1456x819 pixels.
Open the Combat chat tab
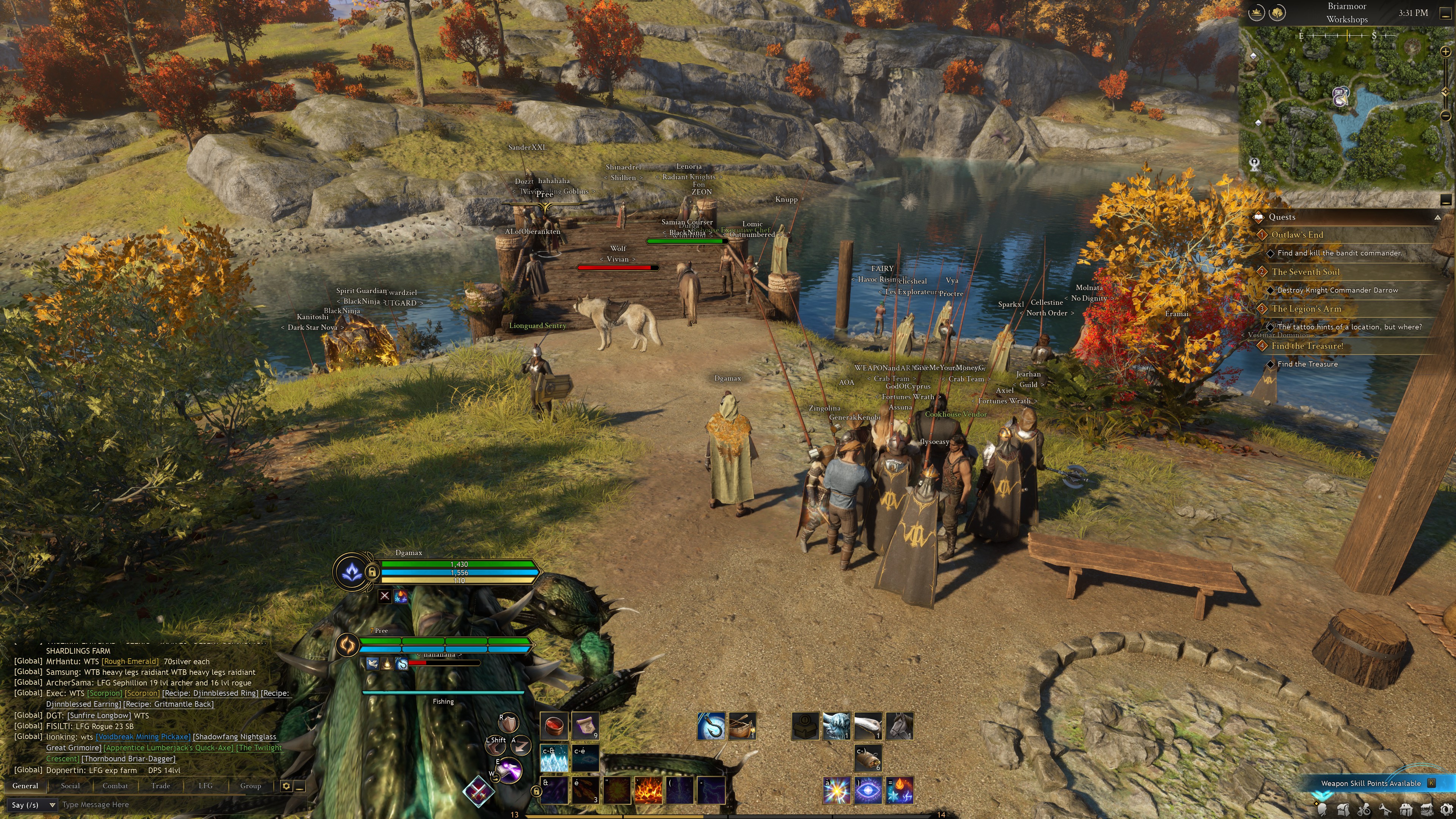point(115,786)
